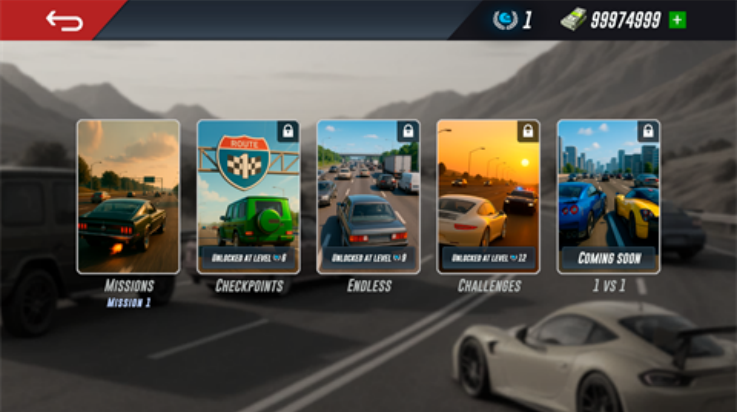Open the Endless mode card
Viewport: 737px width, 412px height.
click(368, 197)
